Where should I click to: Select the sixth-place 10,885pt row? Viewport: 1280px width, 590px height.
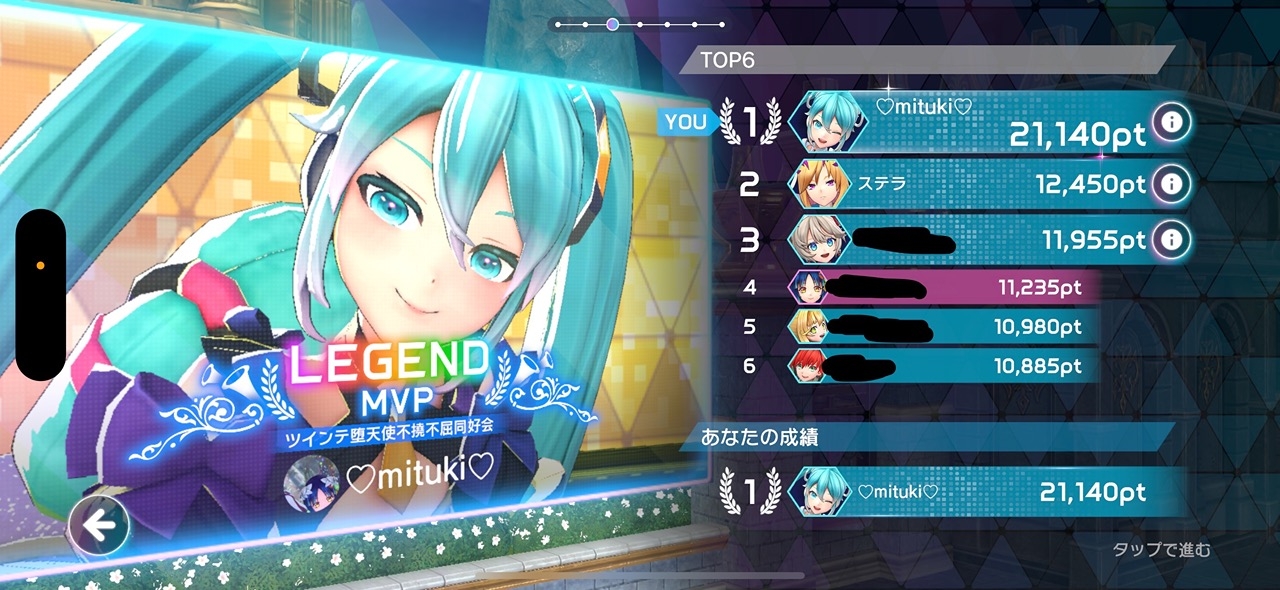[x=940, y=366]
